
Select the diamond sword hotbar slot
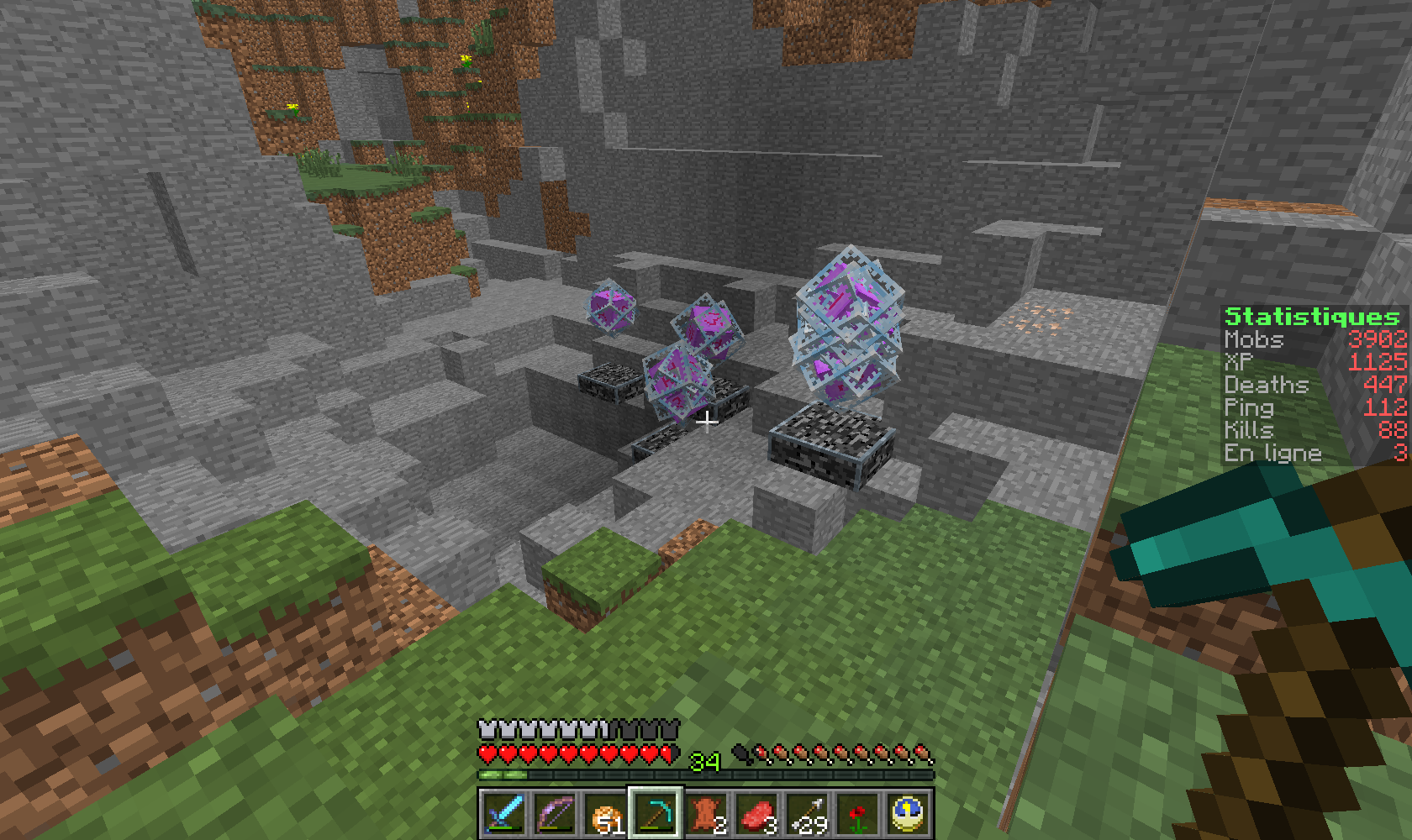pos(504,813)
